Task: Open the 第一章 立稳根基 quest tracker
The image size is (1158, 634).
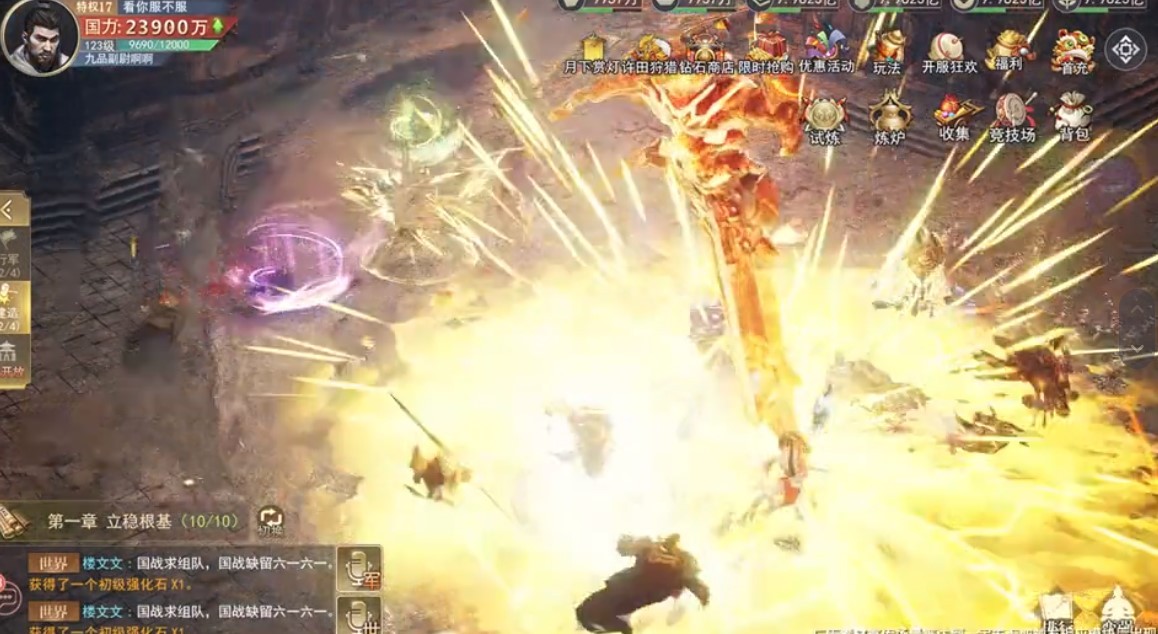Action: pos(140,521)
